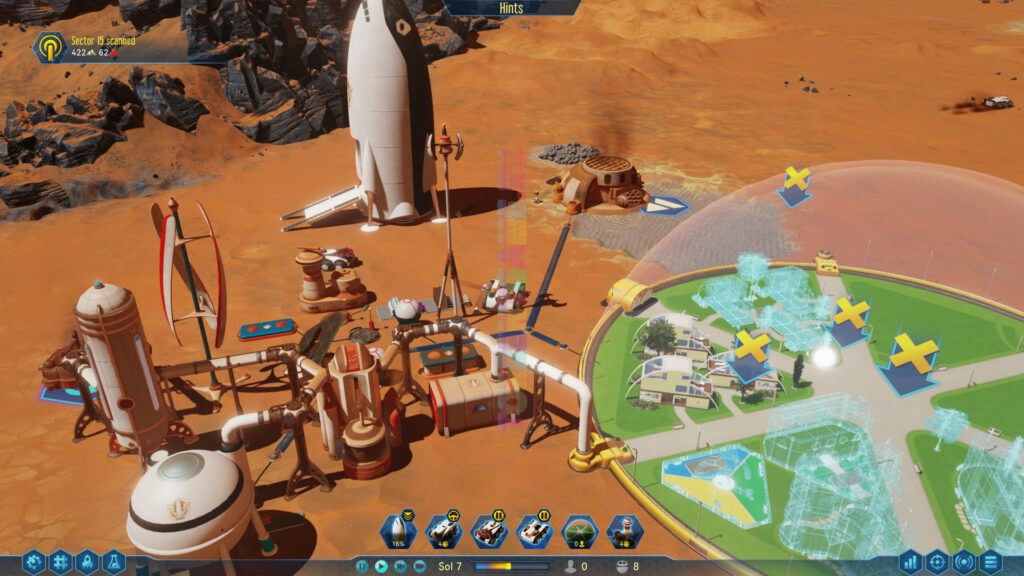
Task: Select the white paused rover icon
Action: (534, 530)
